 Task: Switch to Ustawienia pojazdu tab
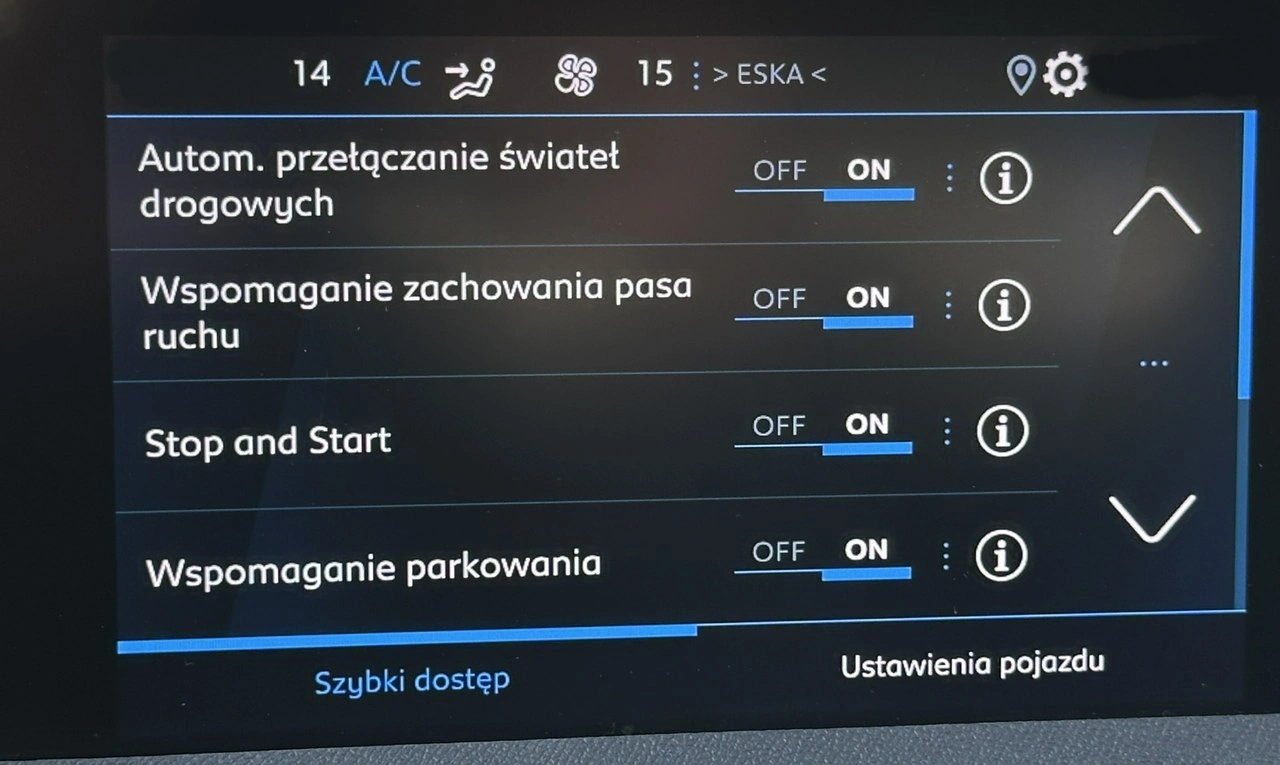click(973, 661)
